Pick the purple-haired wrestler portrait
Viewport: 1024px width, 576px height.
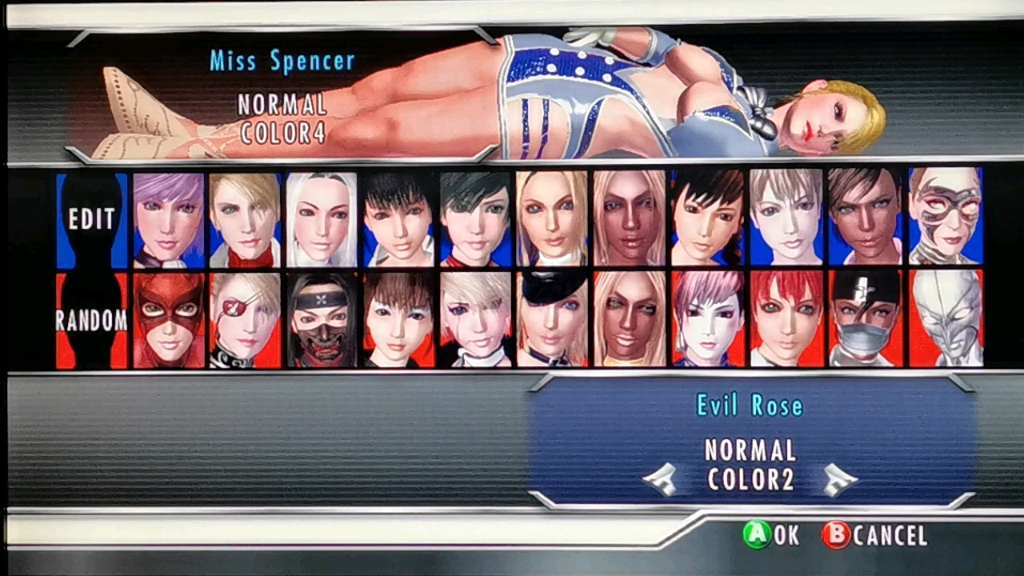(x=168, y=219)
